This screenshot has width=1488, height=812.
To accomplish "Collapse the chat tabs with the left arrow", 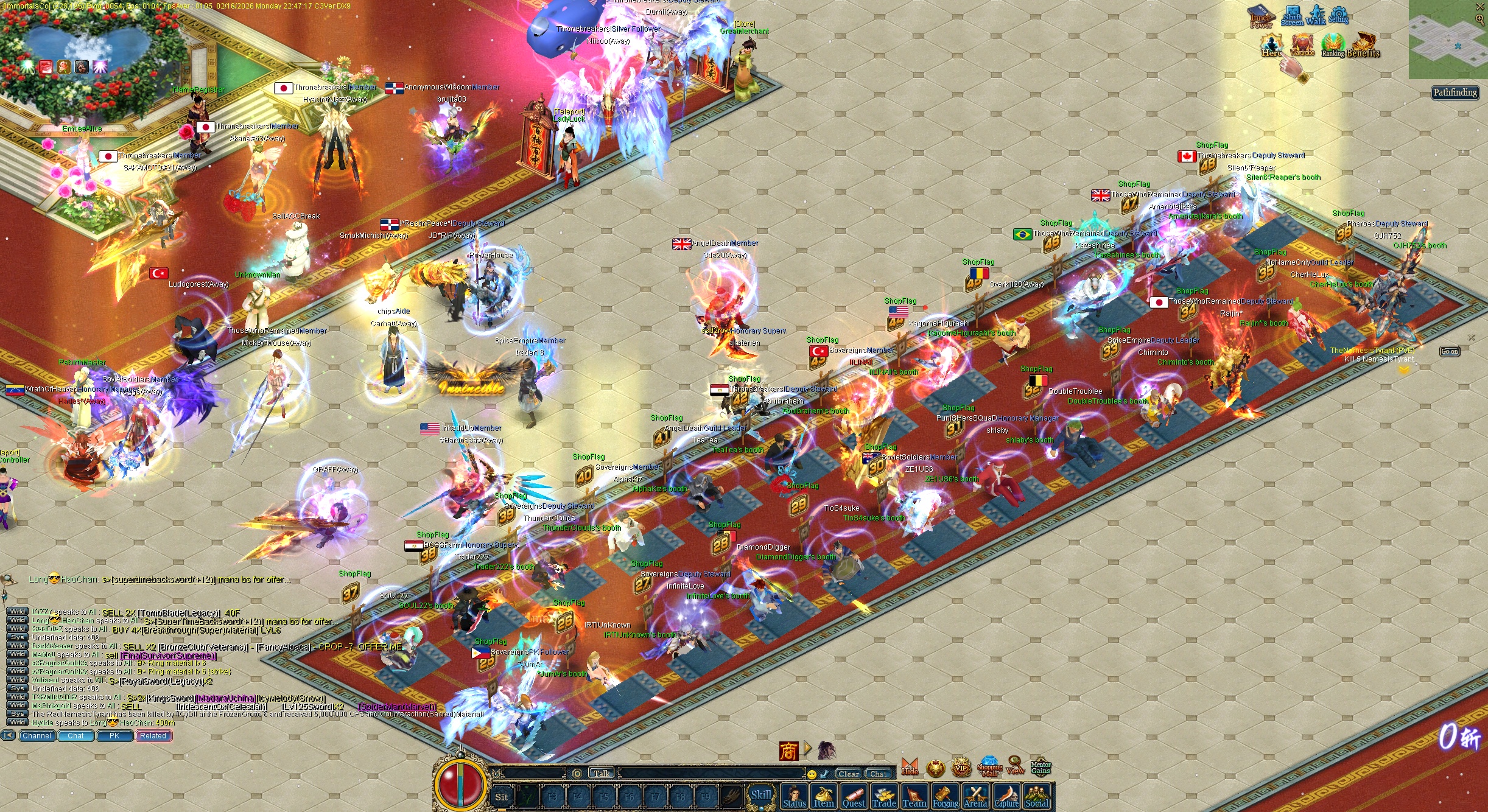I will [7, 735].
